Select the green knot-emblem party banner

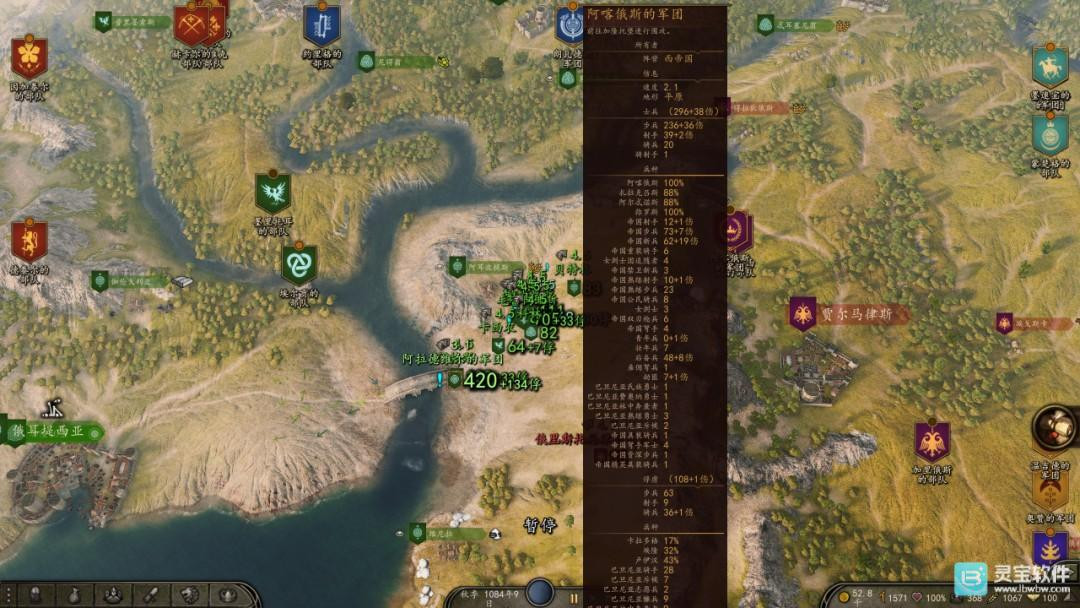tap(298, 265)
